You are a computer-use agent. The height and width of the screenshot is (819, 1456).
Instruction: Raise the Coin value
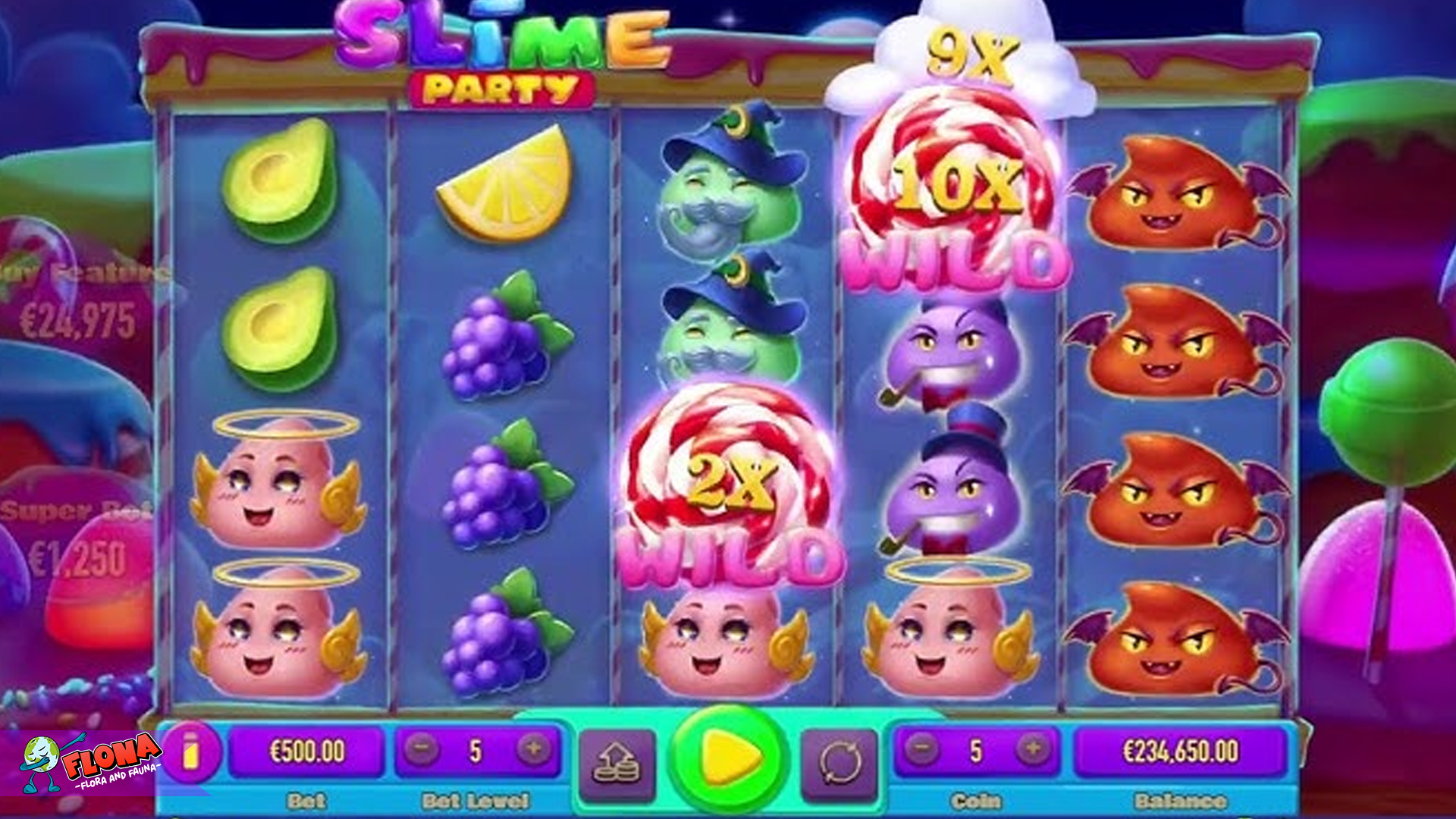tap(1032, 750)
